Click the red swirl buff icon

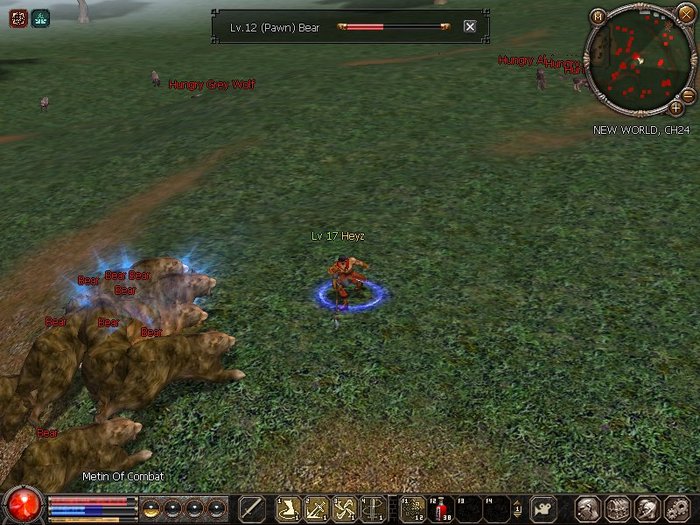pos(18,17)
